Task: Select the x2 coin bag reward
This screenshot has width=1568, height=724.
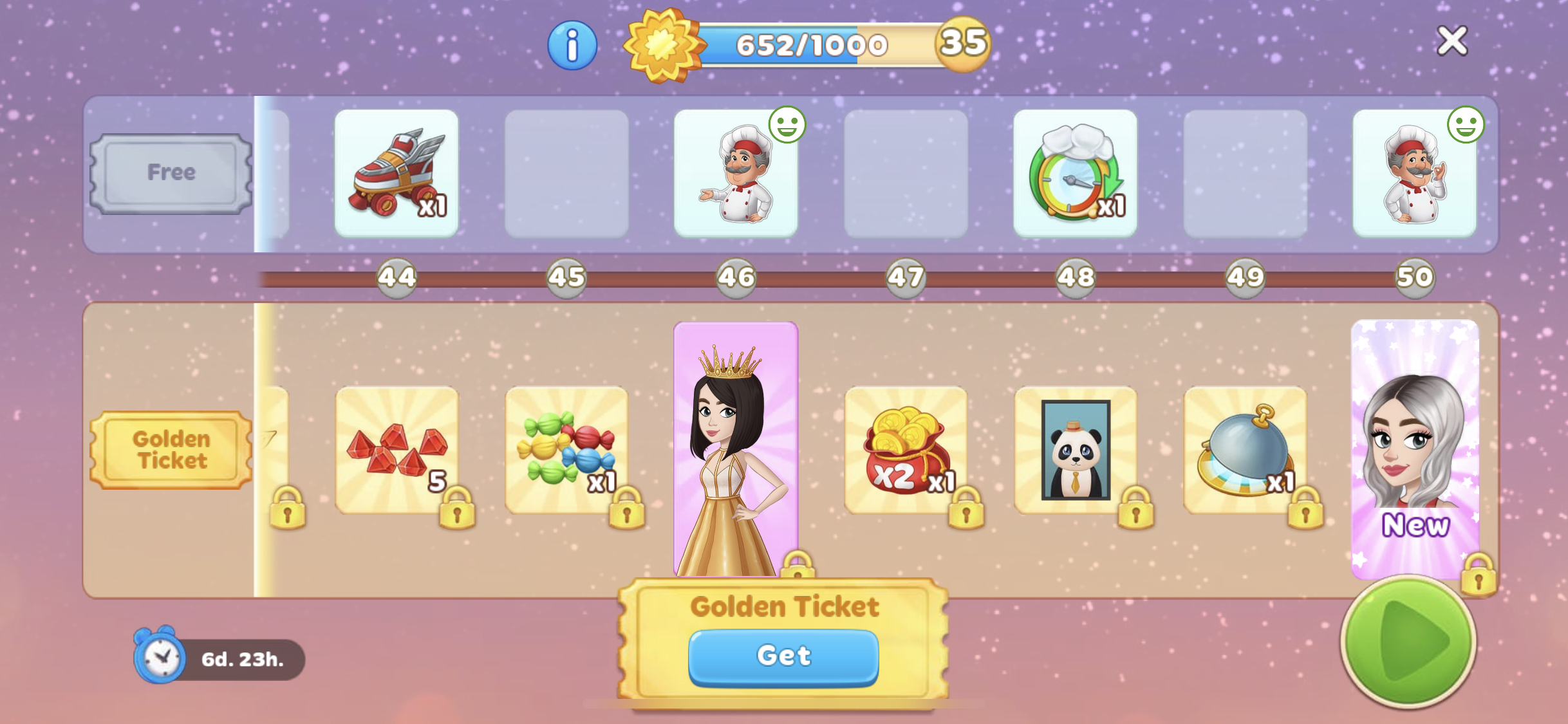Action: pyautogui.click(x=905, y=450)
